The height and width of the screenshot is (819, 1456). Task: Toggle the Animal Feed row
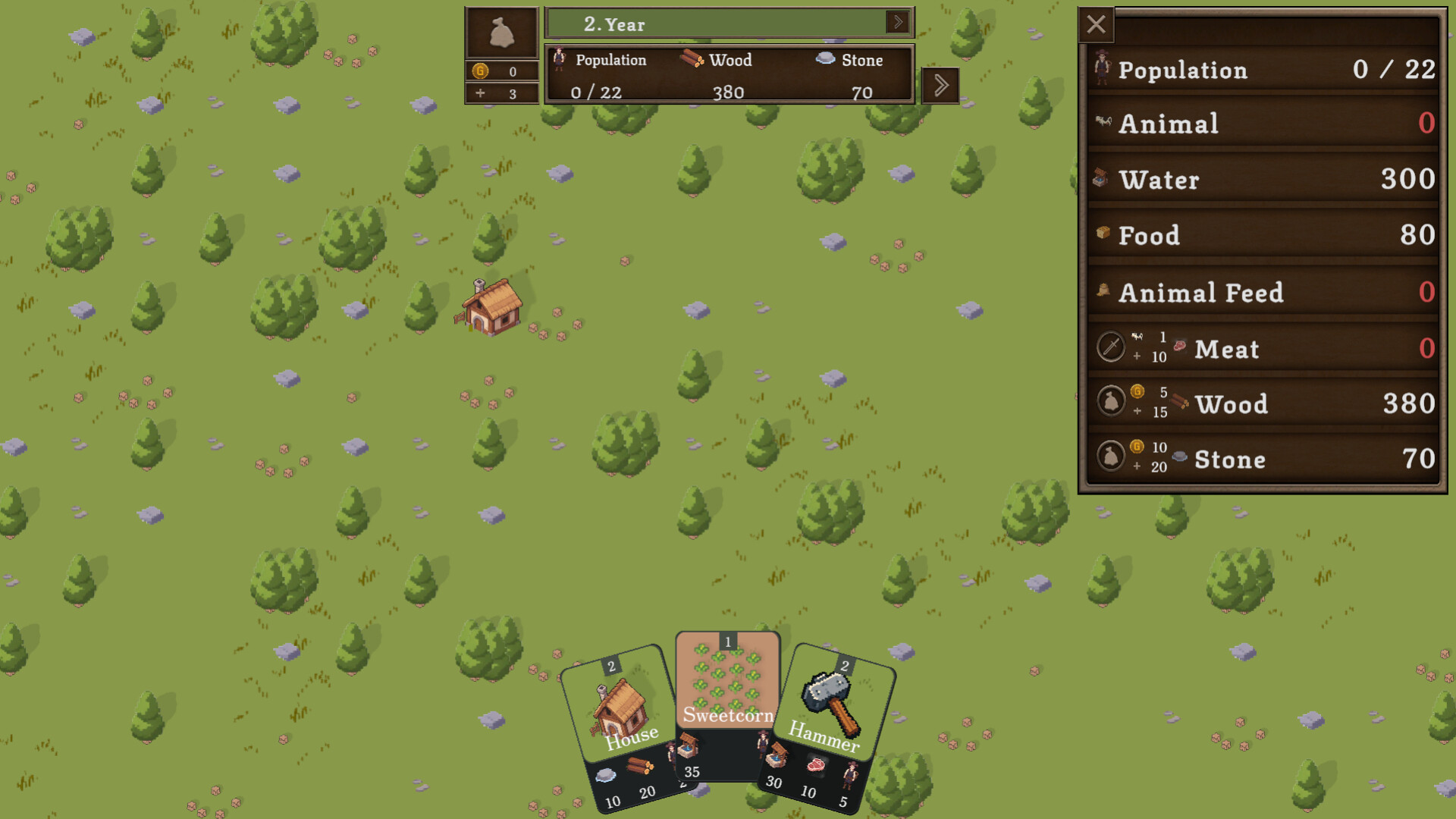pos(1259,292)
